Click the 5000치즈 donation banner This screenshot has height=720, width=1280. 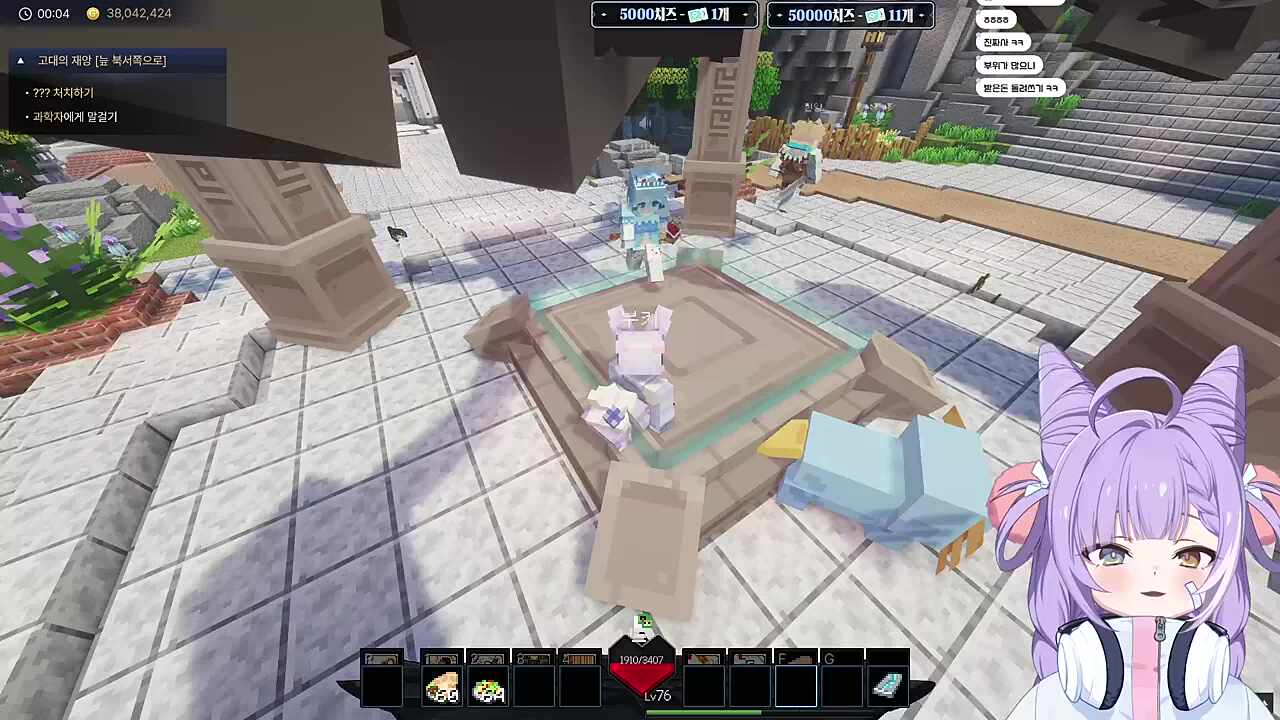[674, 15]
